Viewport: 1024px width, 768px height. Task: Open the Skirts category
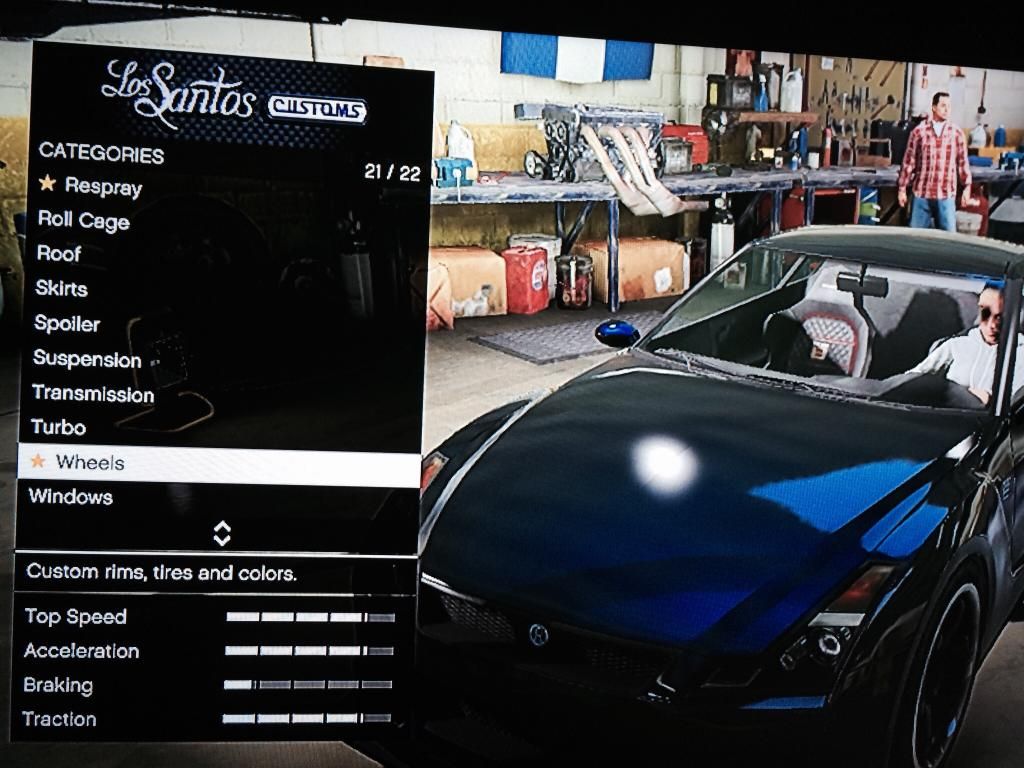(x=61, y=289)
